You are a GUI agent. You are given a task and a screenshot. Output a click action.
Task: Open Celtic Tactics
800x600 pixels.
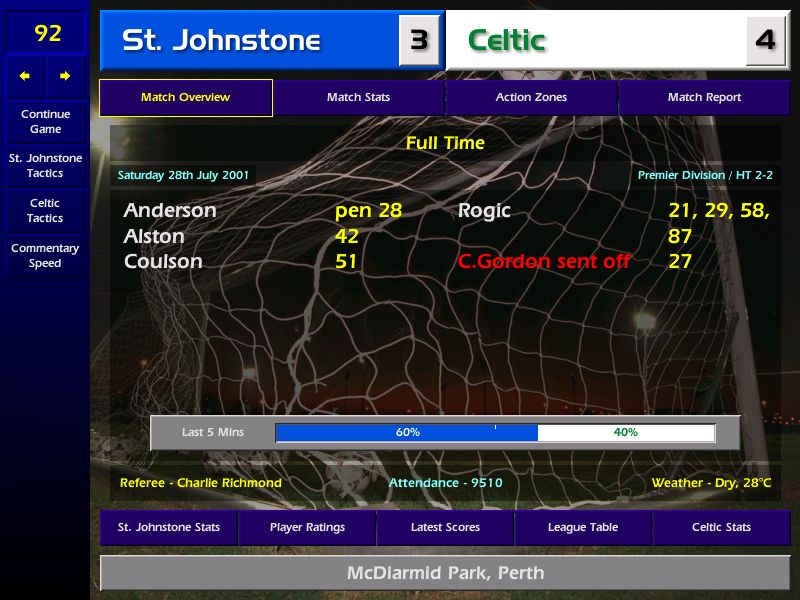(x=45, y=210)
